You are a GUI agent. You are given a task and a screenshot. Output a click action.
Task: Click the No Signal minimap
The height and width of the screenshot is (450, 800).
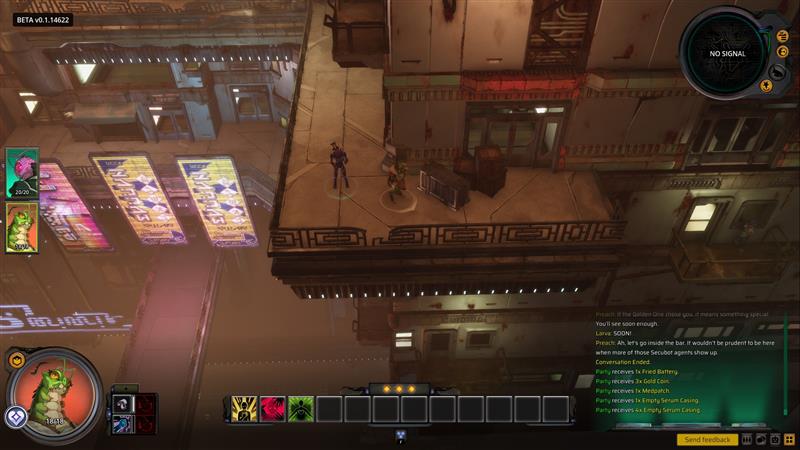(x=727, y=53)
